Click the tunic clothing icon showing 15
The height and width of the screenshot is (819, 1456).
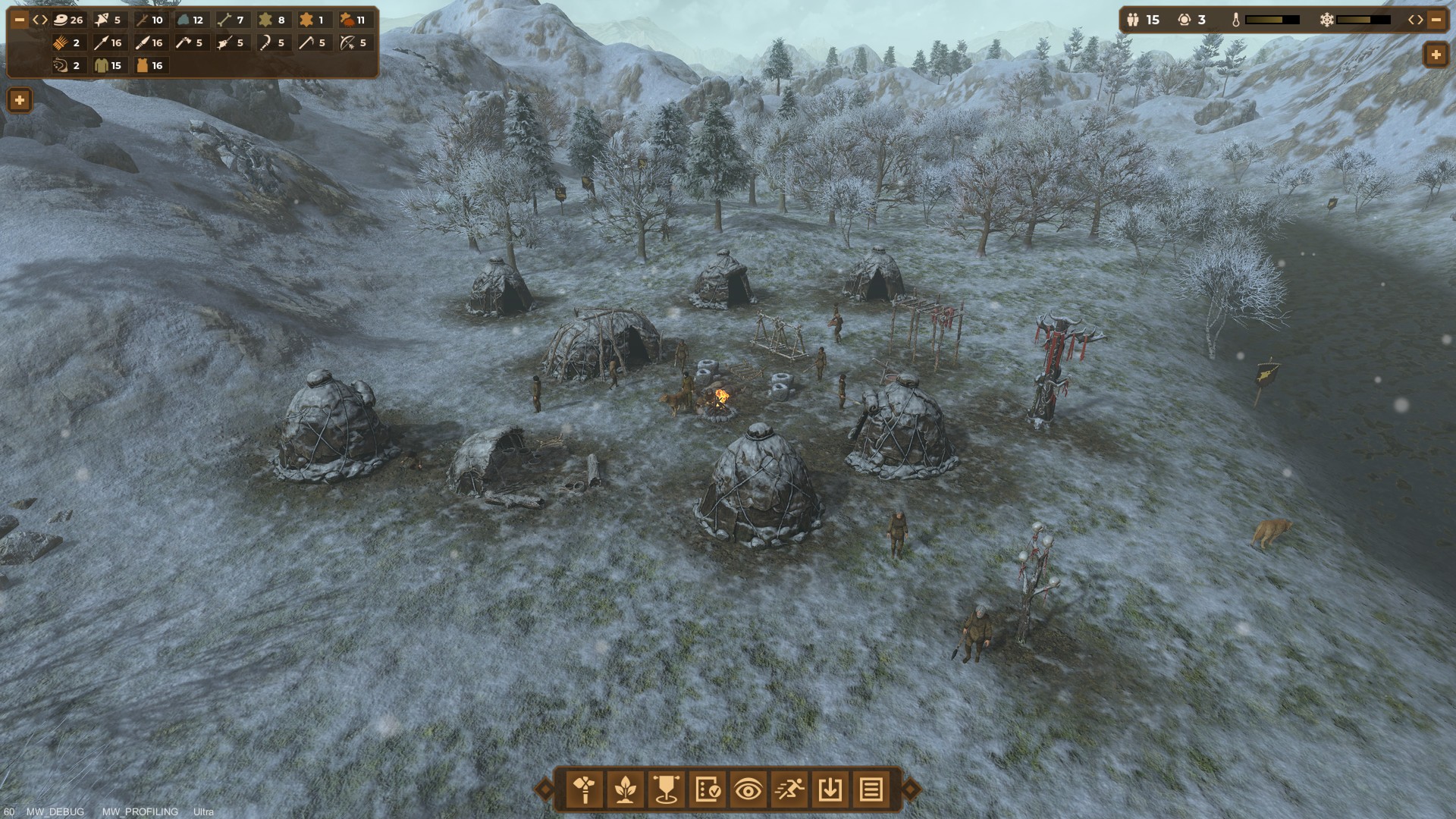(x=107, y=66)
